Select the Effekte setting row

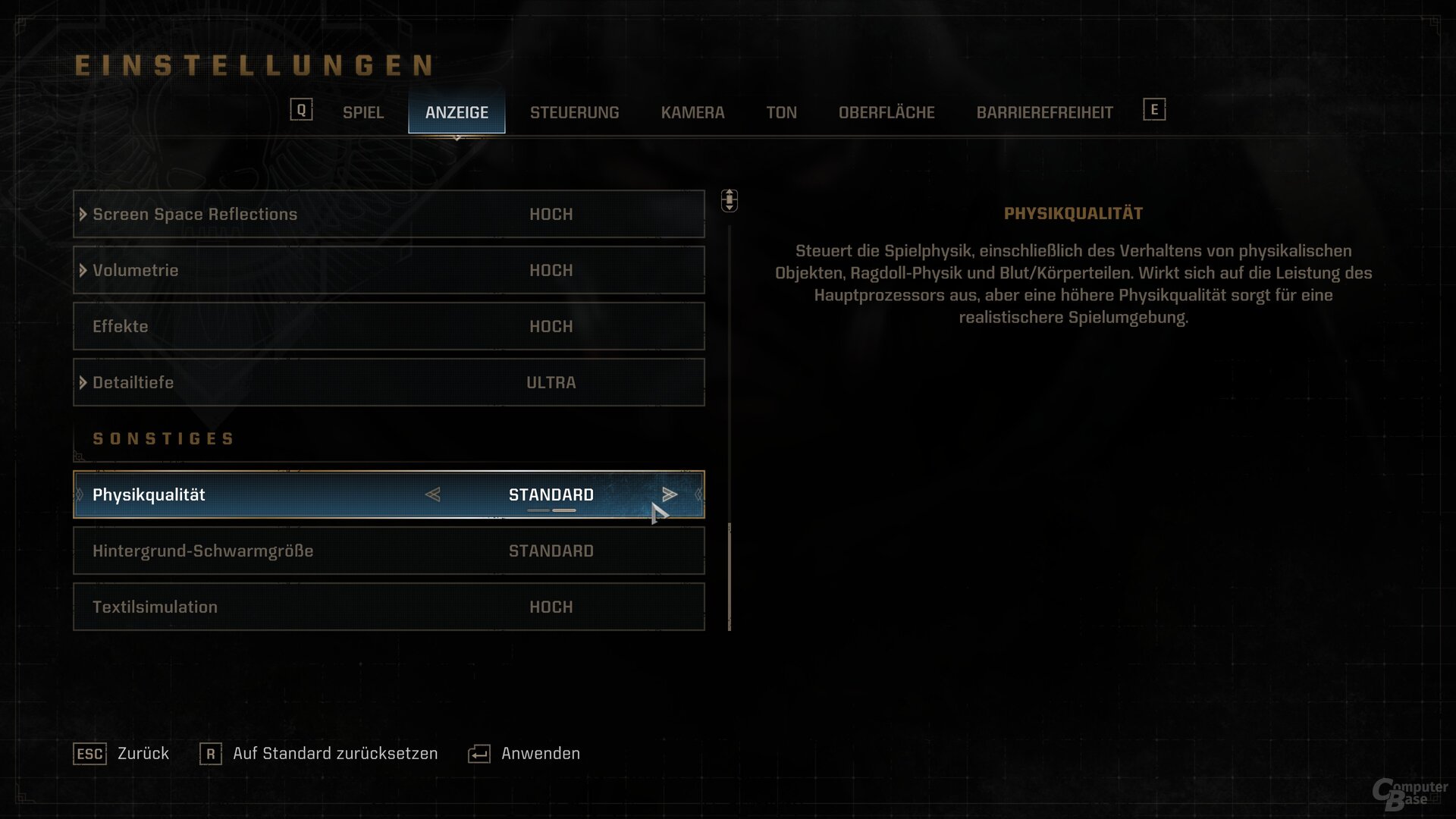[x=388, y=327]
